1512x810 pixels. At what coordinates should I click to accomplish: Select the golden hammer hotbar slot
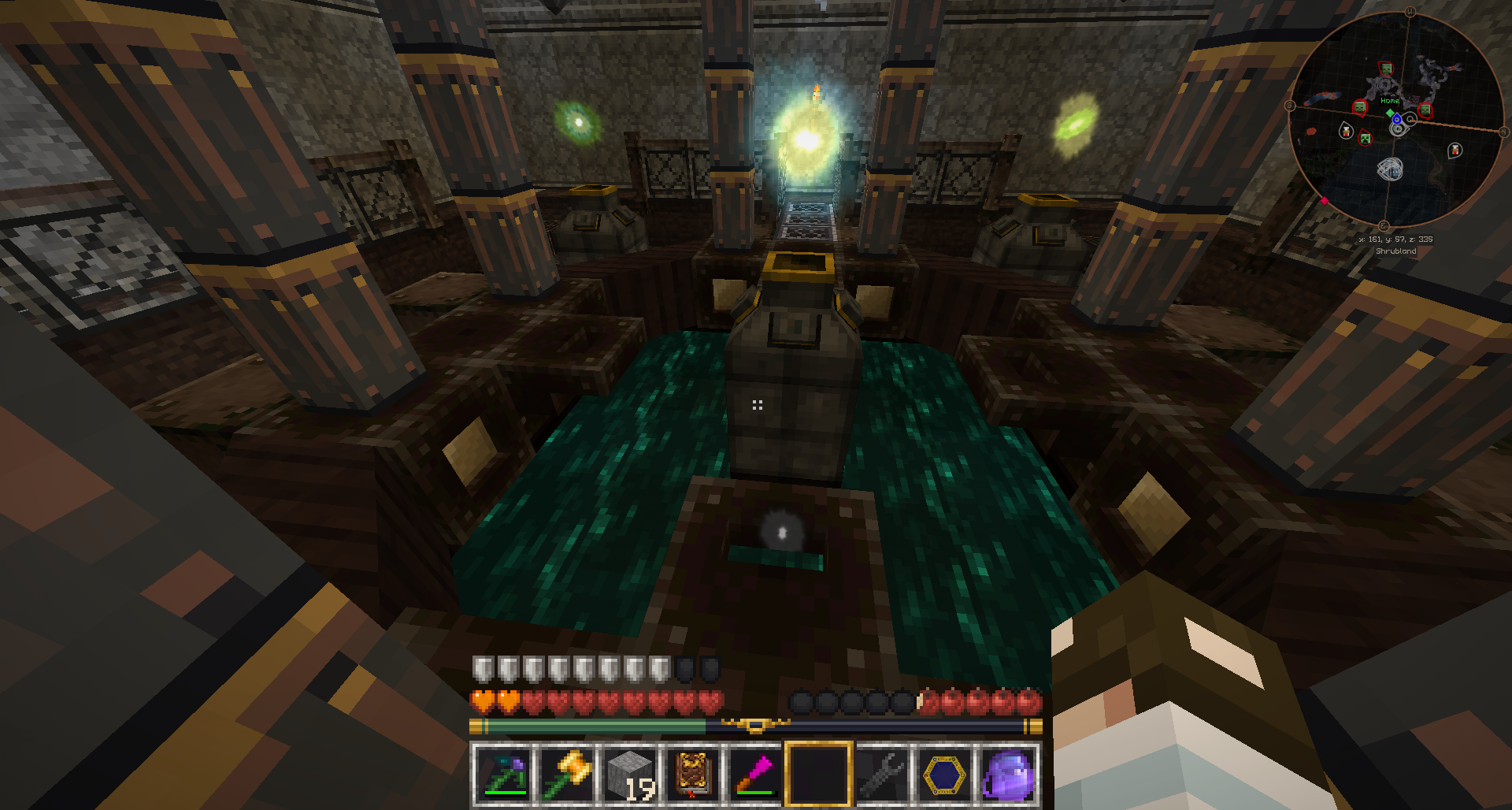(x=566, y=774)
